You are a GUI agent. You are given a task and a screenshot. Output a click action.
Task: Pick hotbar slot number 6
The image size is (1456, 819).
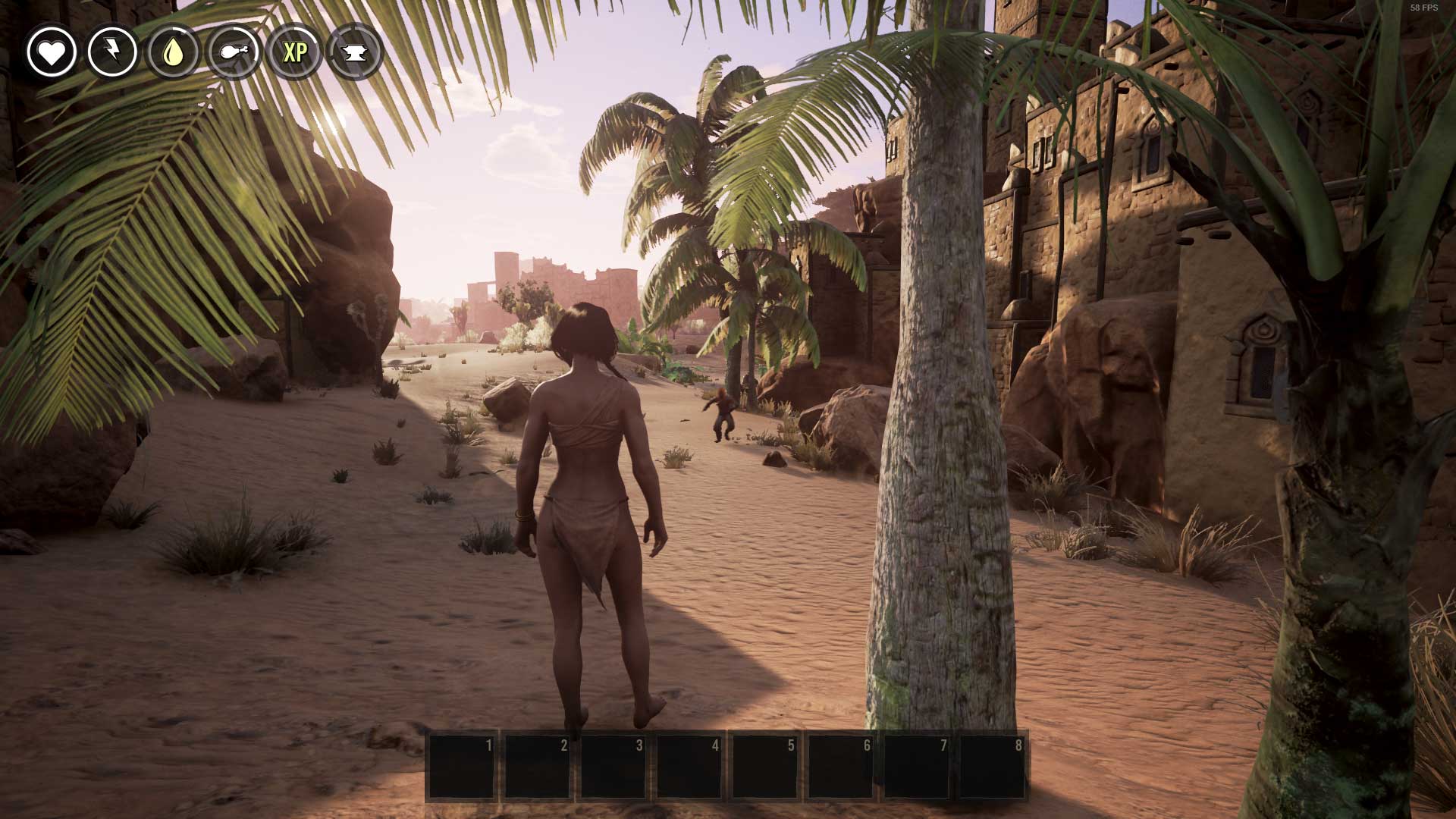pyautogui.click(x=841, y=766)
